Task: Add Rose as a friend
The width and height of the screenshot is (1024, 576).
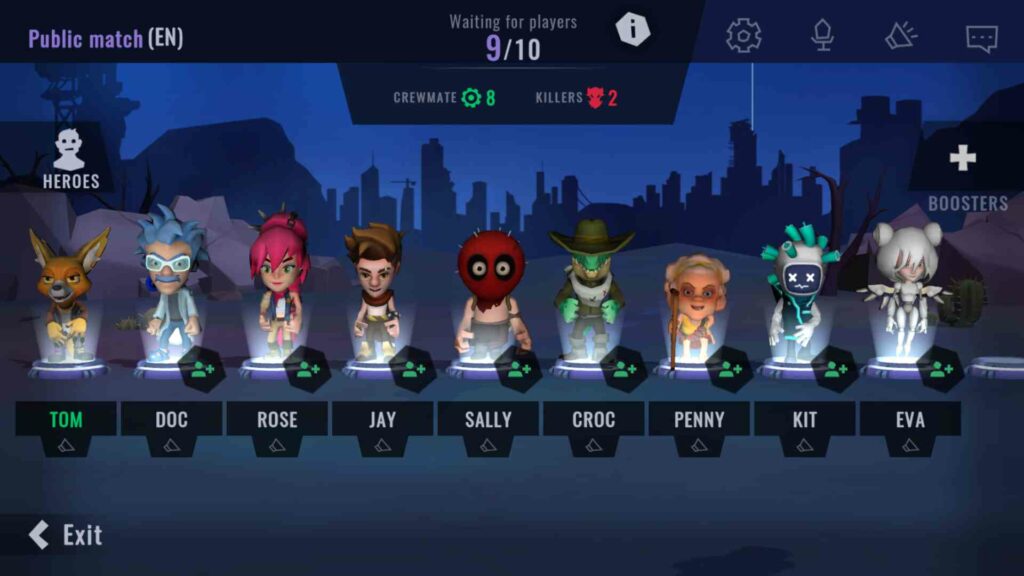Action: 308,370
